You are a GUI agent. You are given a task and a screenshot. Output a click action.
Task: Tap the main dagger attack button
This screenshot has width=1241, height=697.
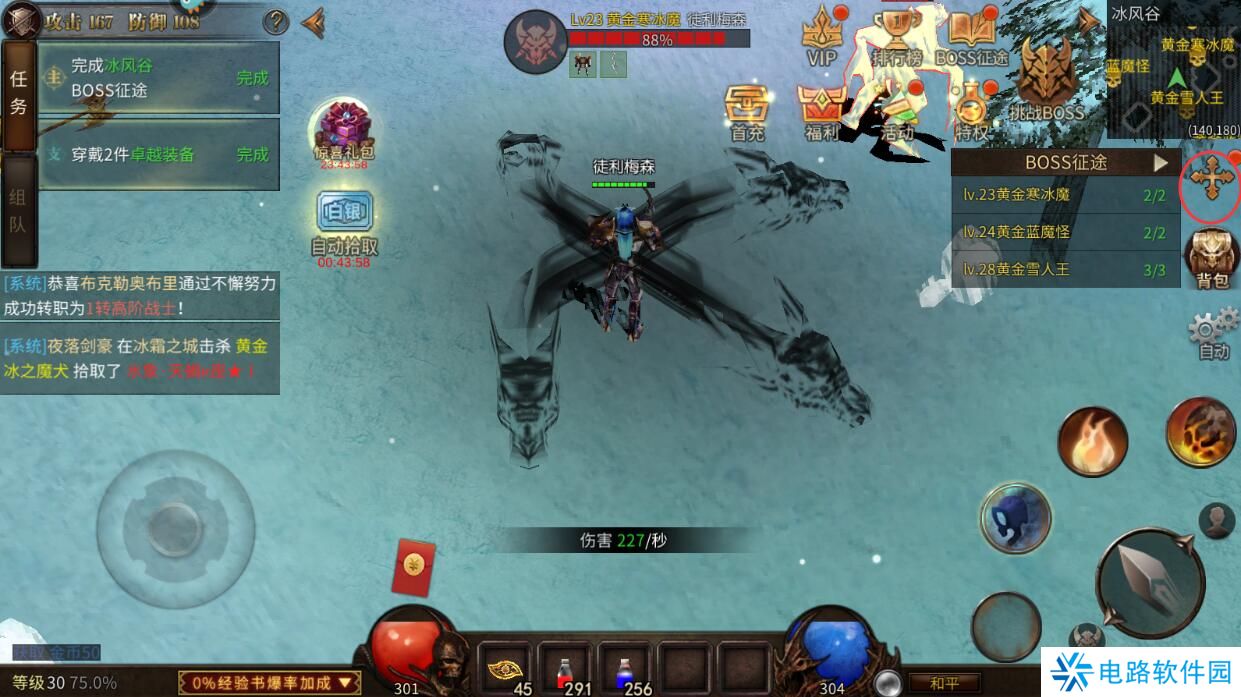tap(1149, 583)
